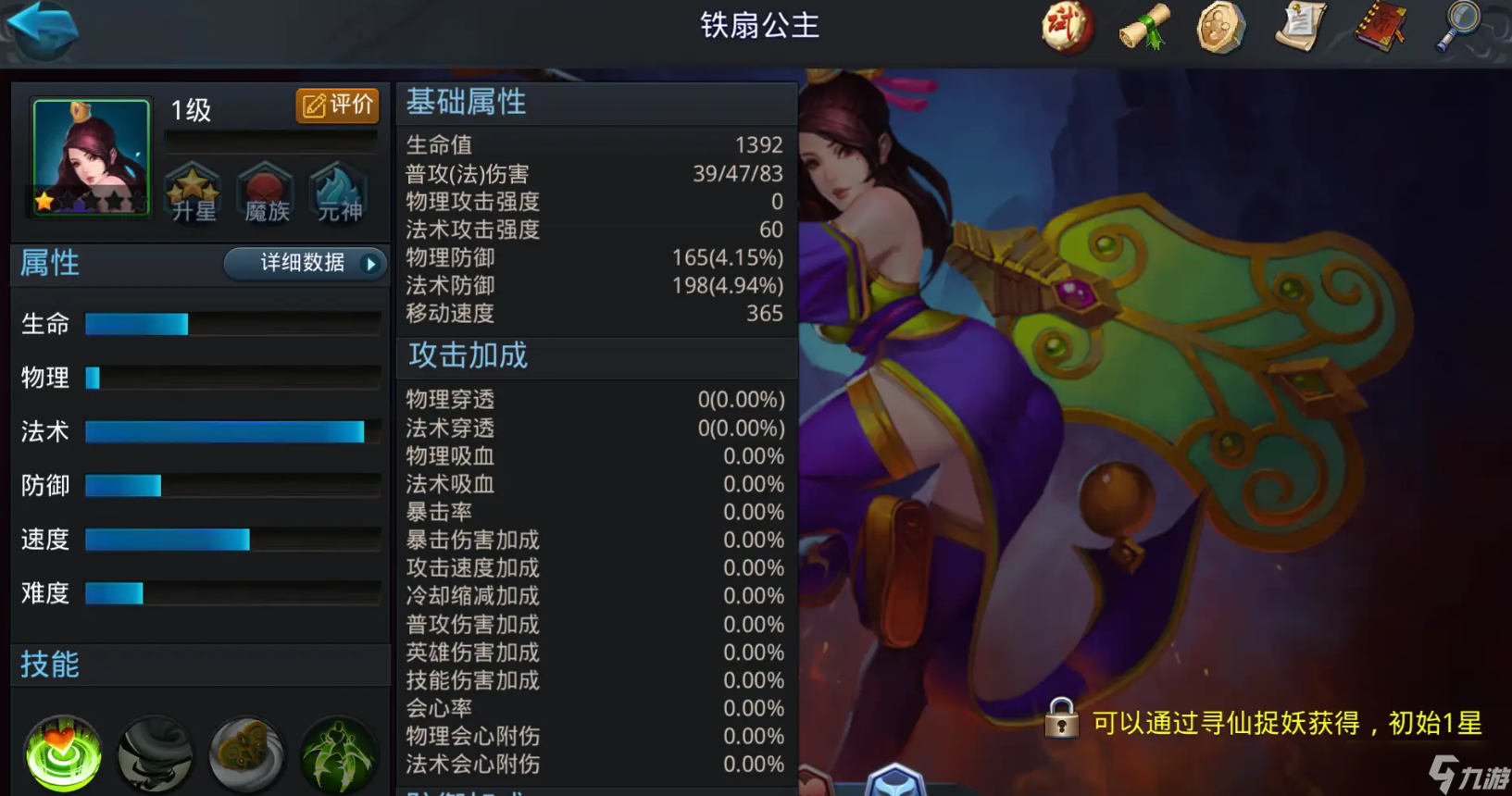
Task: Select the heart healing skill icon
Action: (x=61, y=754)
